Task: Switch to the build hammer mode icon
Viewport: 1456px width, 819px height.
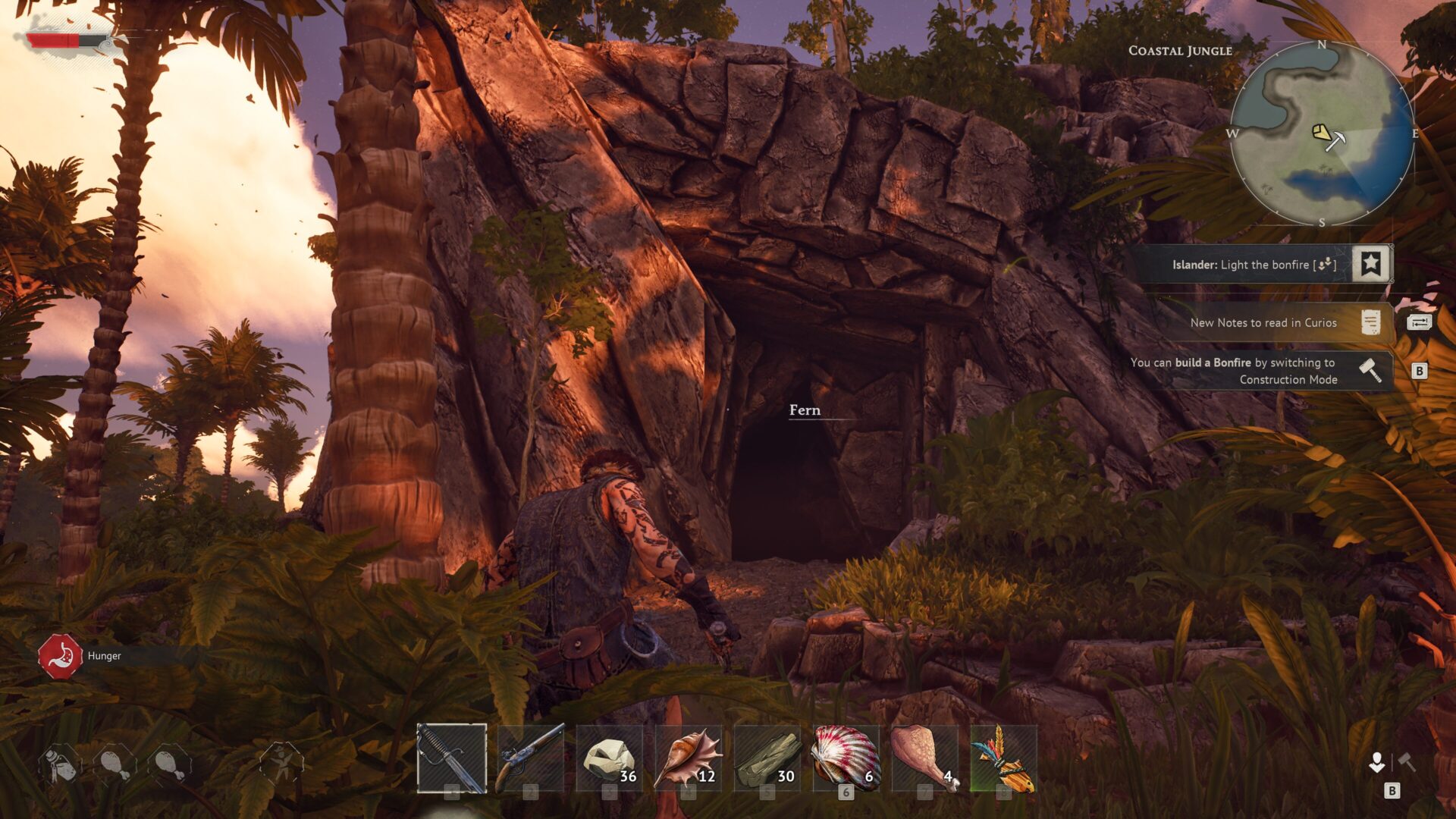Action: tap(1407, 761)
